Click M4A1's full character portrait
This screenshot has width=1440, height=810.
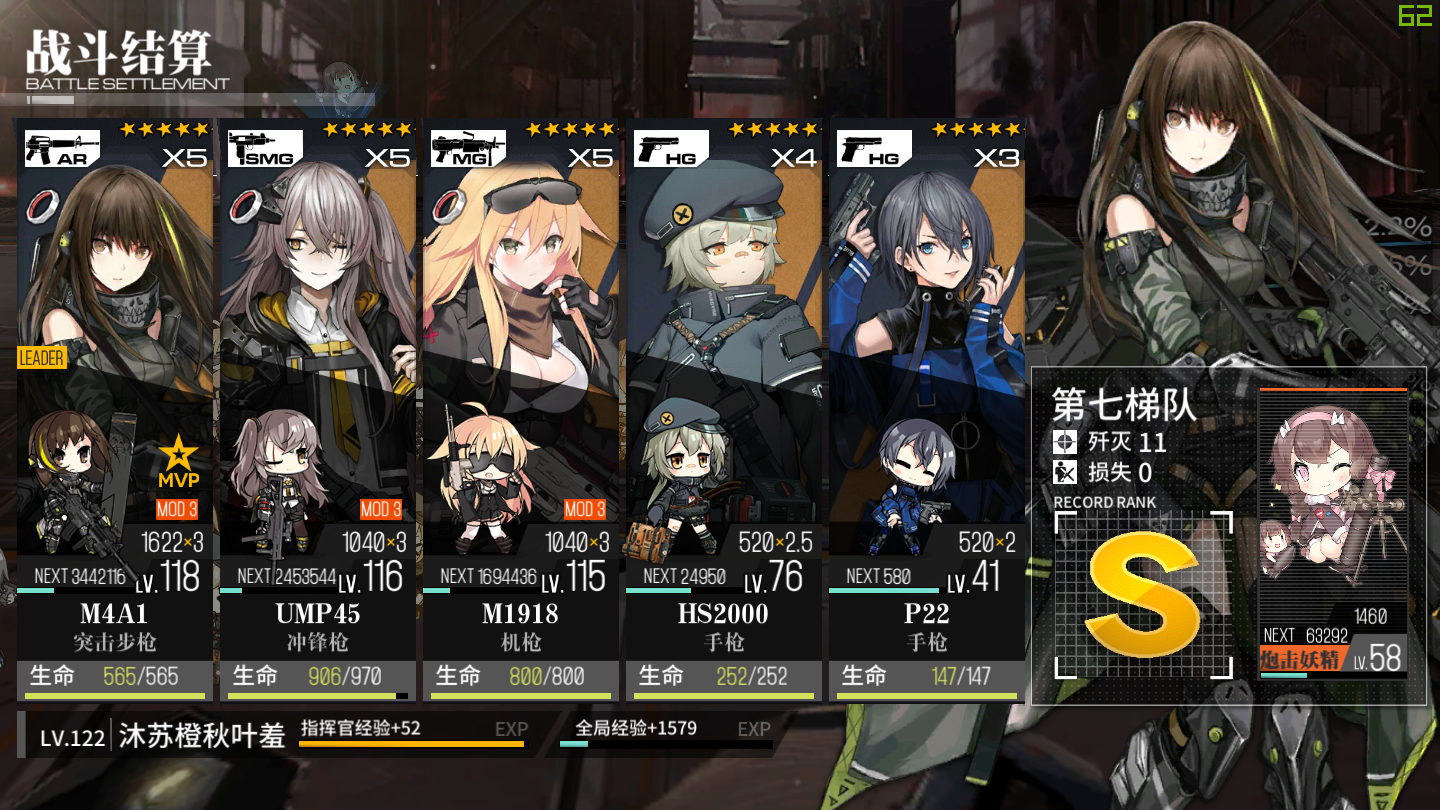tap(110, 270)
